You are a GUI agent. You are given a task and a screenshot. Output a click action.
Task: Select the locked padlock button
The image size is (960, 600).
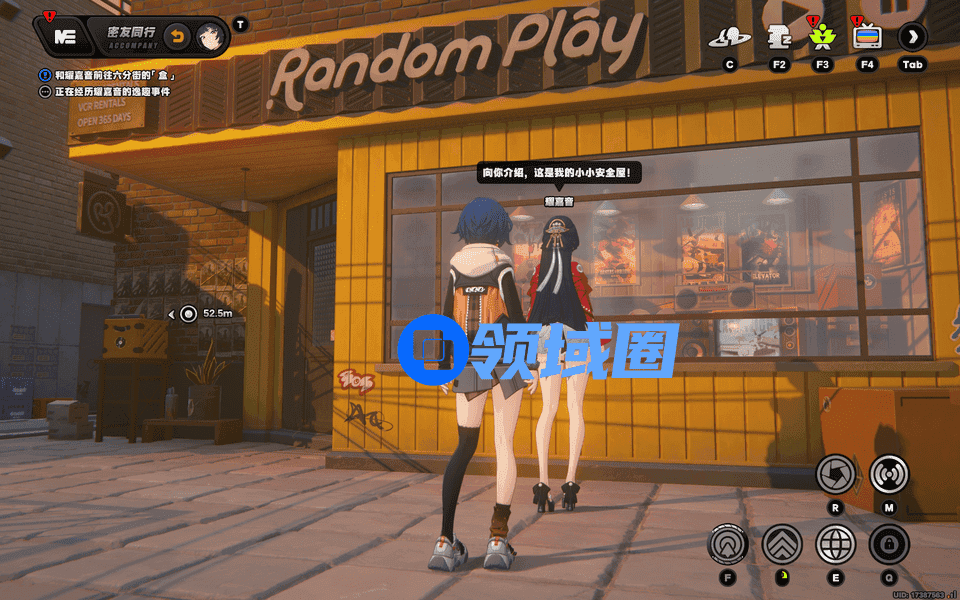tap(888, 544)
